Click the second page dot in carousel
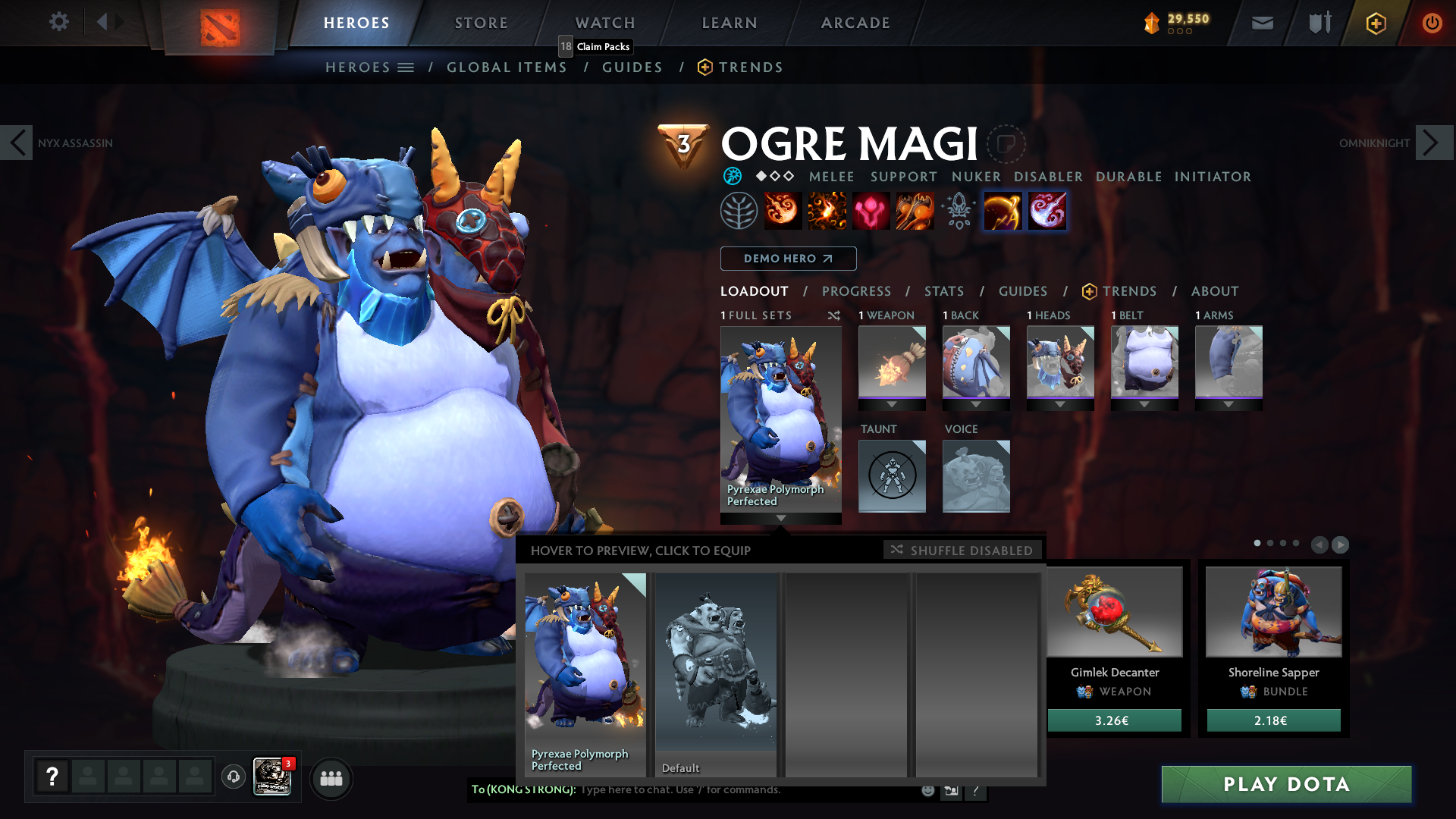1456x819 pixels. click(1271, 544)
